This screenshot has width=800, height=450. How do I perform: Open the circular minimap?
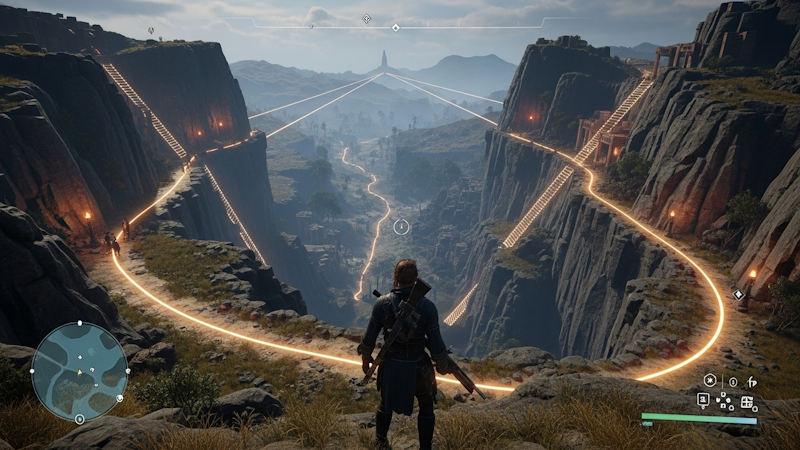[x=79, y=371]
